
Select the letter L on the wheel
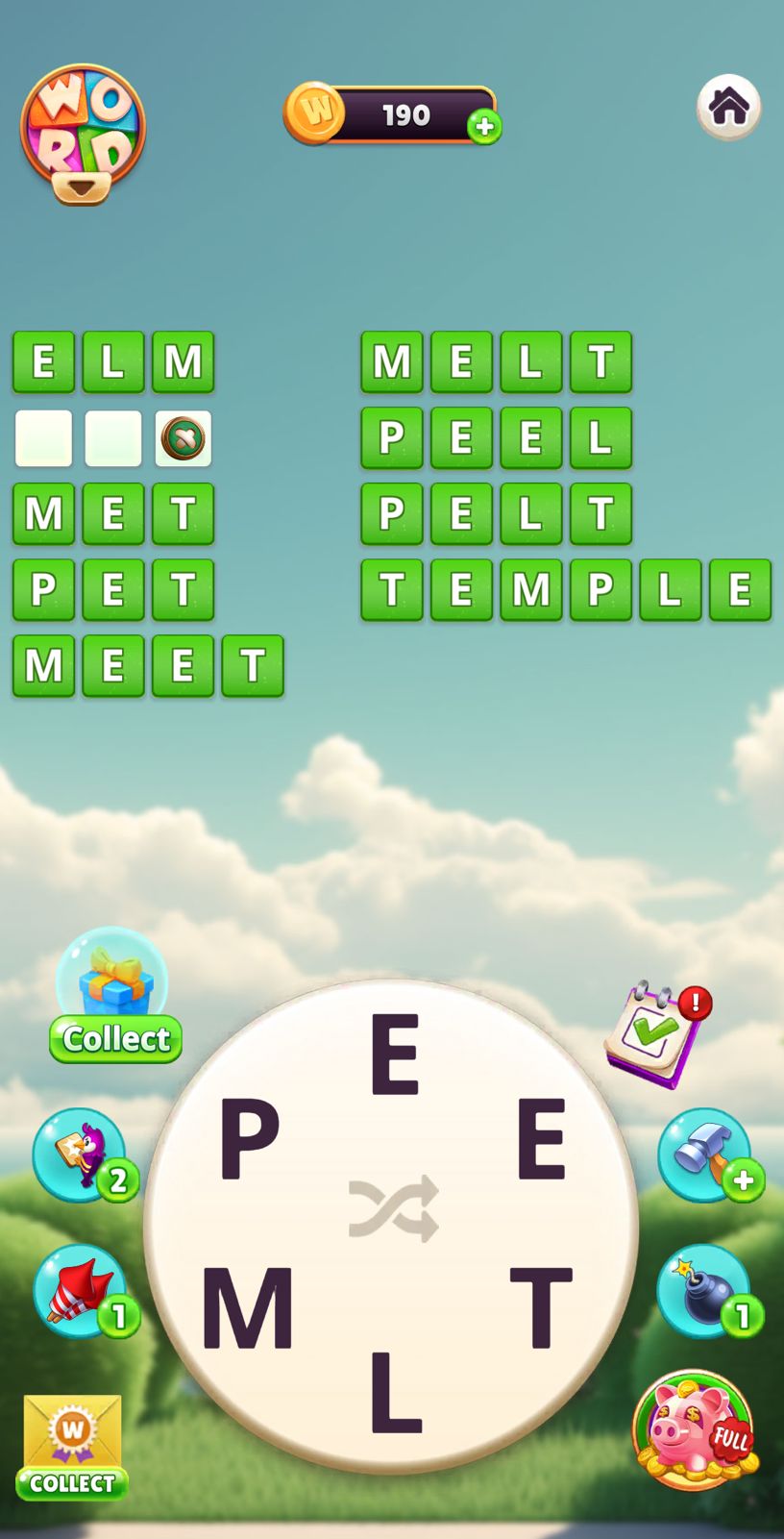(394, 1392)
